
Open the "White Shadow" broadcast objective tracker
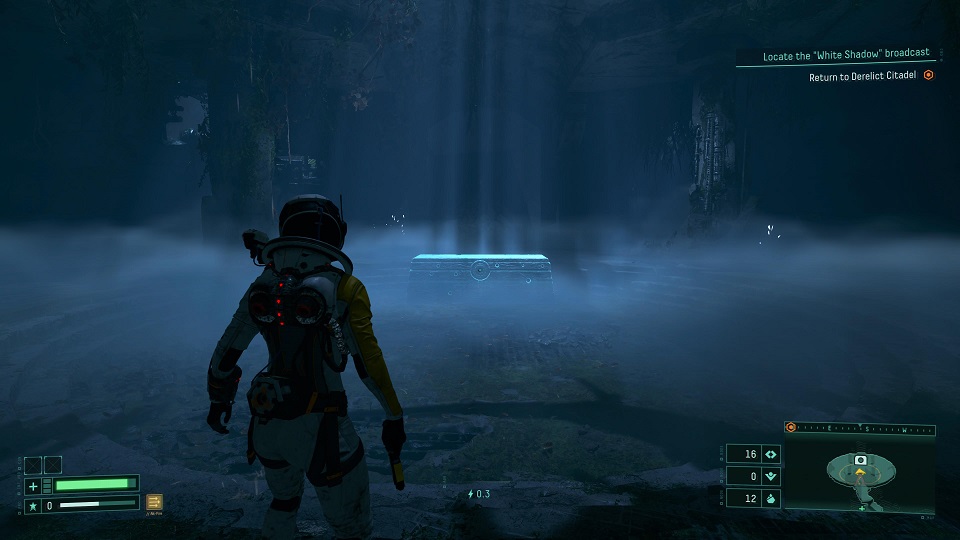tap(845, 55)
